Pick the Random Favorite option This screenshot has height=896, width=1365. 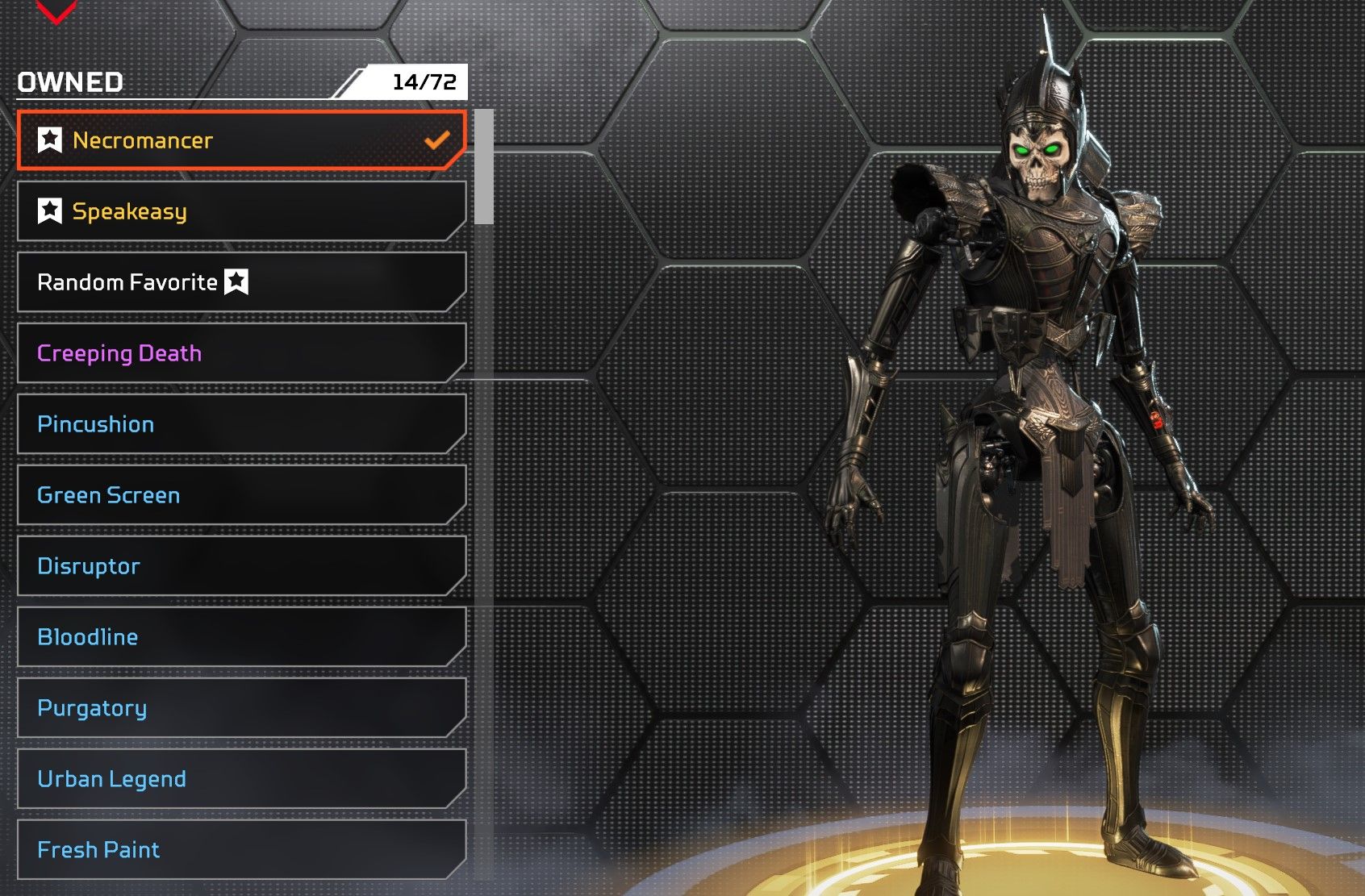coord(242,282)
